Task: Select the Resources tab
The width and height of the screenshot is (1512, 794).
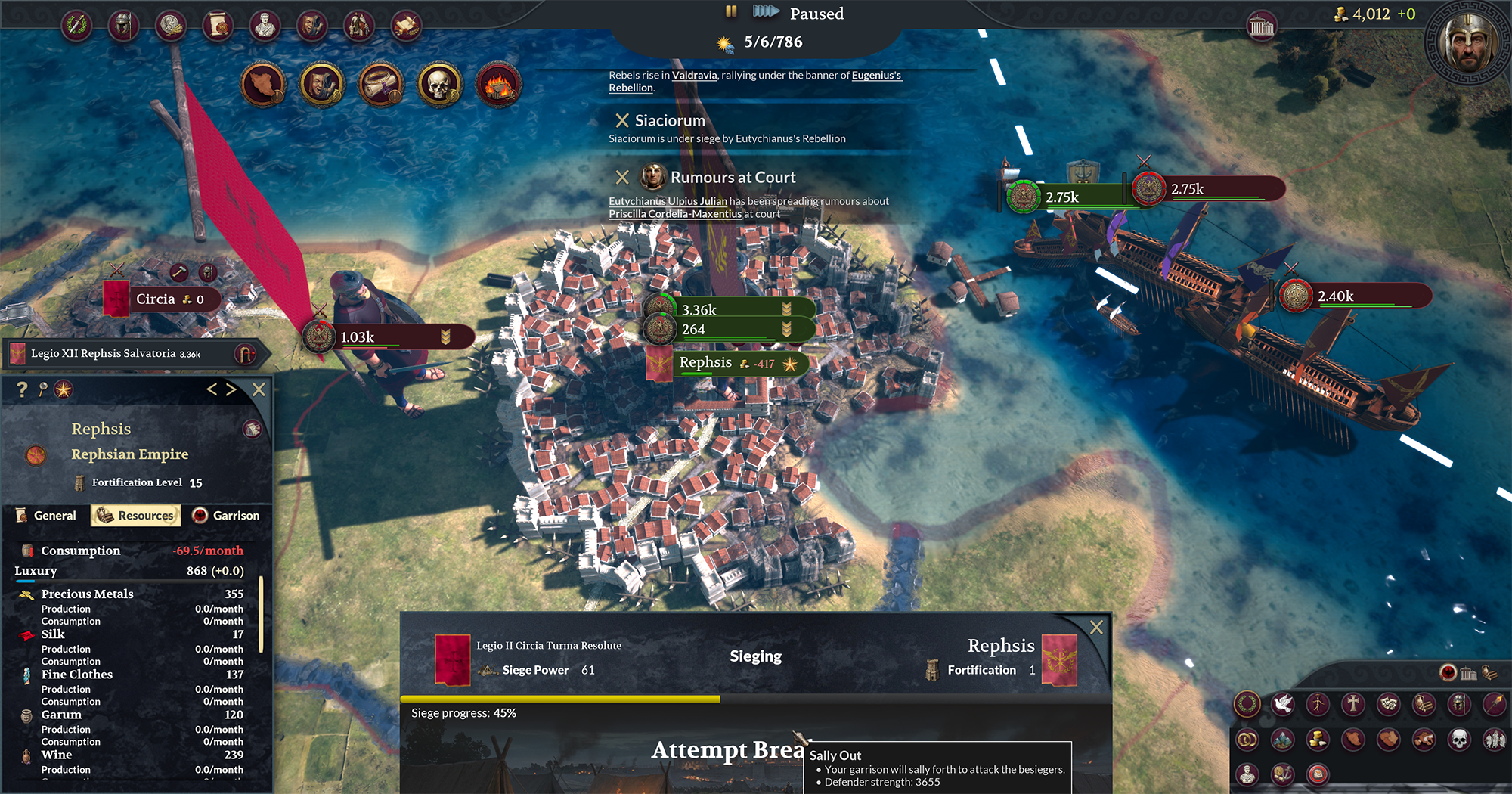Action: tap(136, 516)
